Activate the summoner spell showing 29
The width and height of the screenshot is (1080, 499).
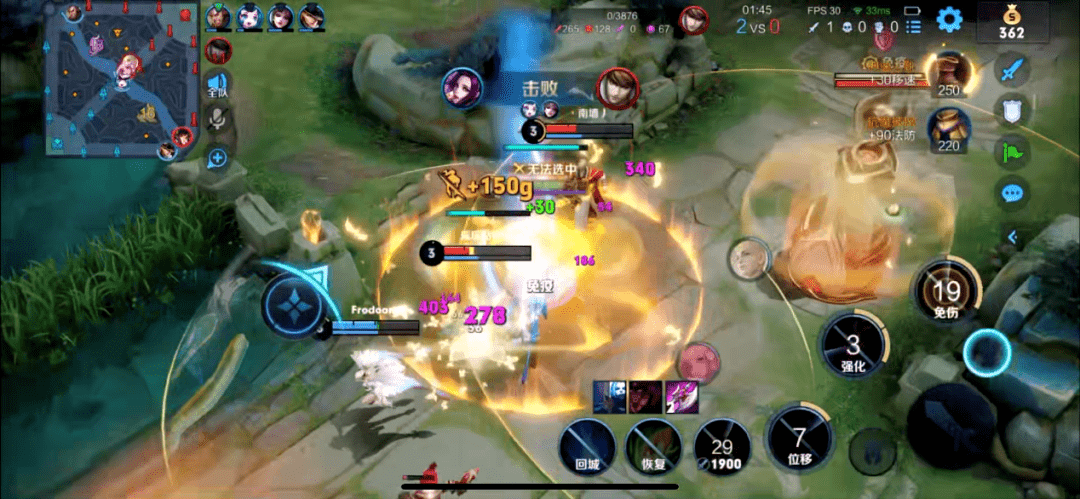pyautogui.click(x=721, y=446)
